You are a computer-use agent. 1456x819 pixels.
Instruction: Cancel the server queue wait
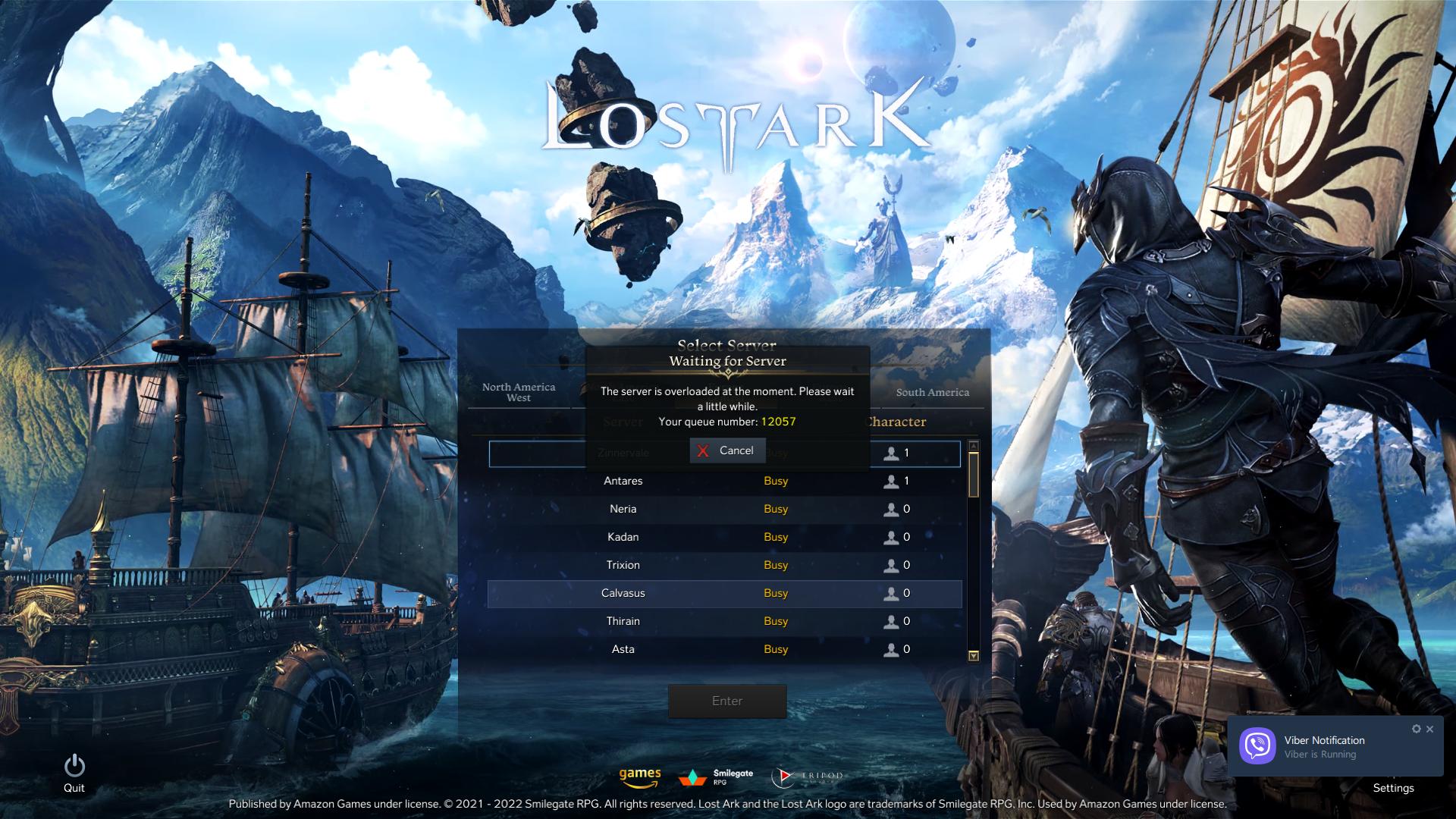click(x=726, y=450)
